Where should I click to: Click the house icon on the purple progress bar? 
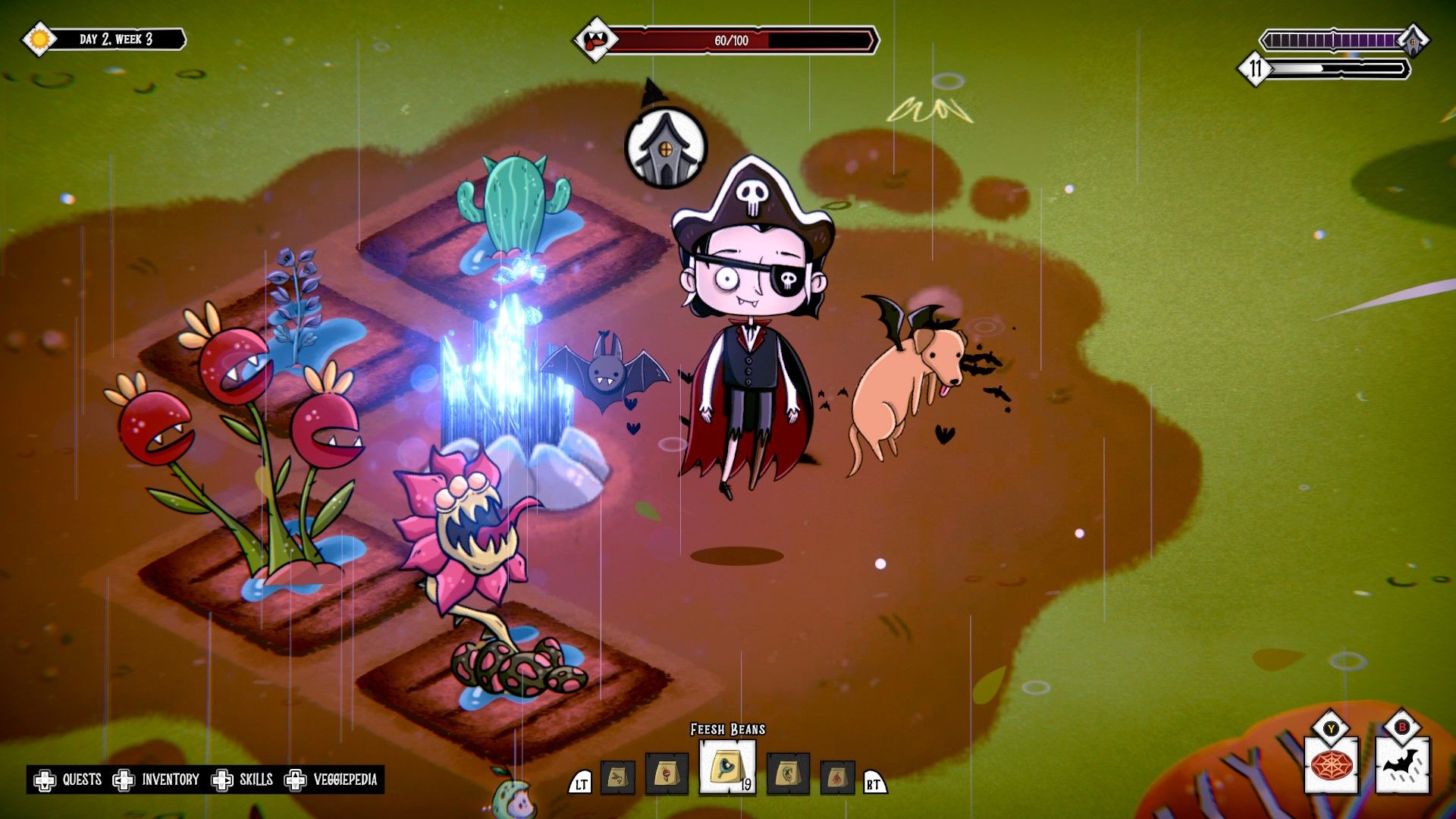(1411, 39)
